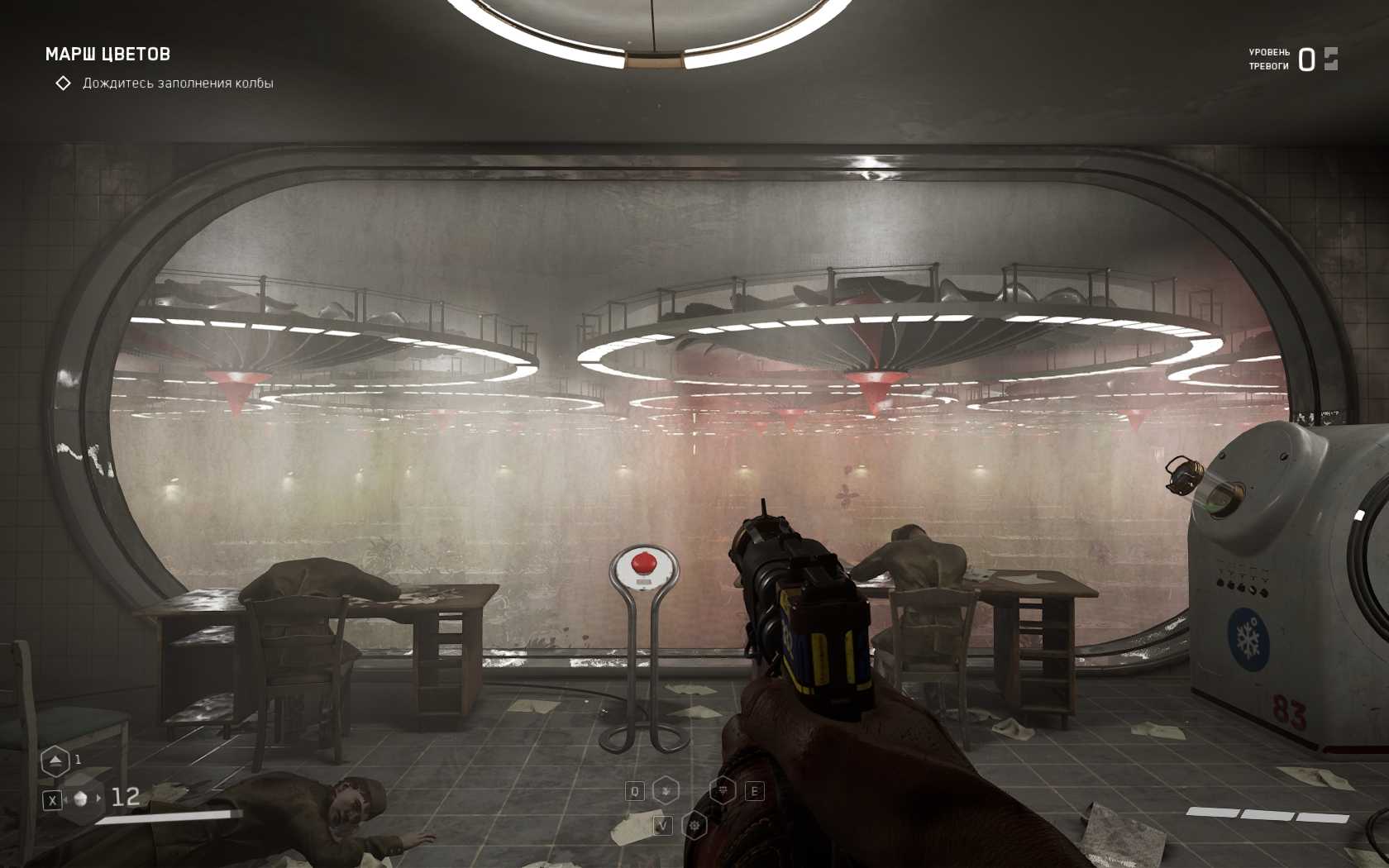Activate the gear-shaped hexagon ability icon

(x=695, y=825)
